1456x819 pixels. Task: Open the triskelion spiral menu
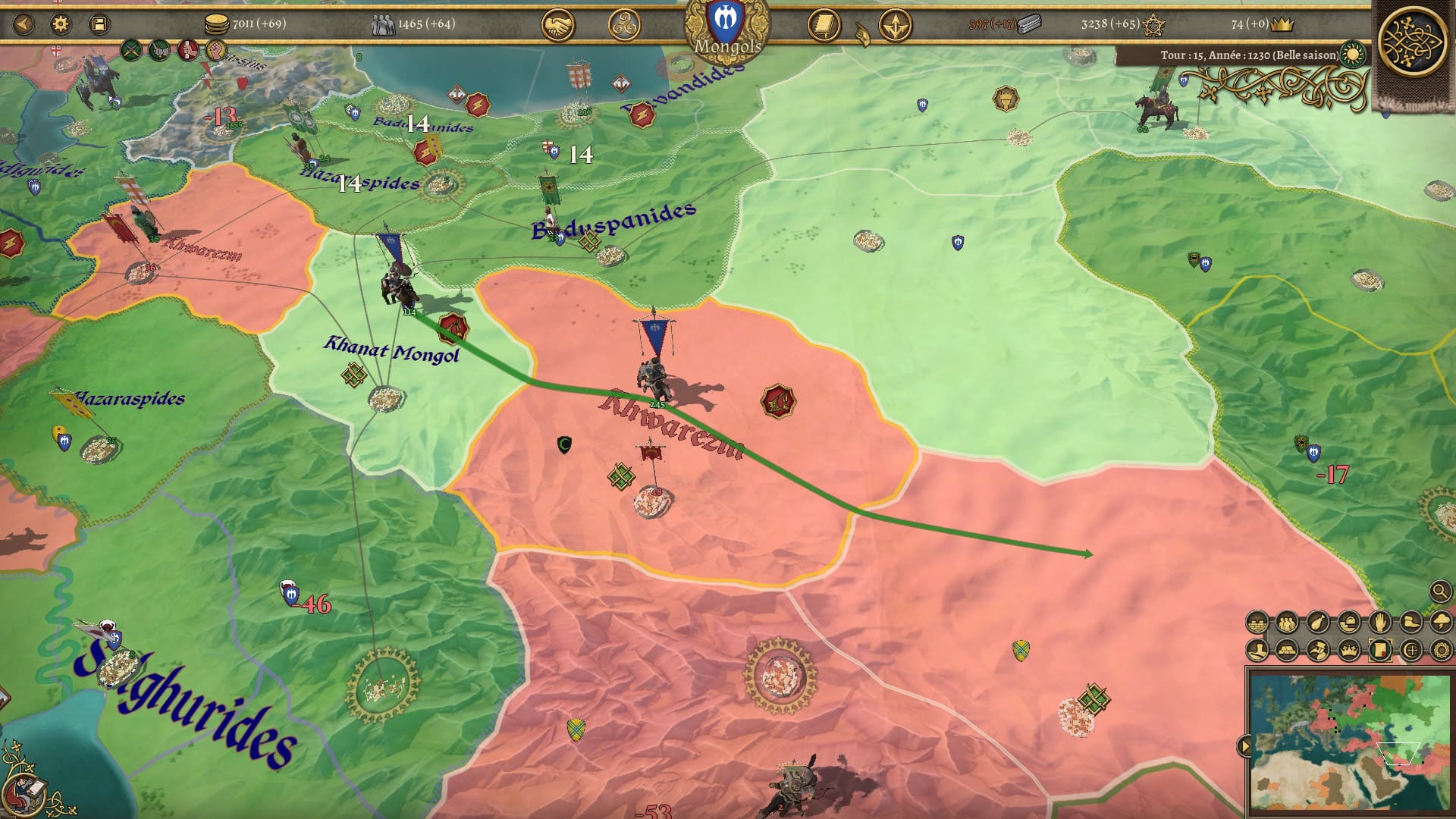[x=624, y=27]
